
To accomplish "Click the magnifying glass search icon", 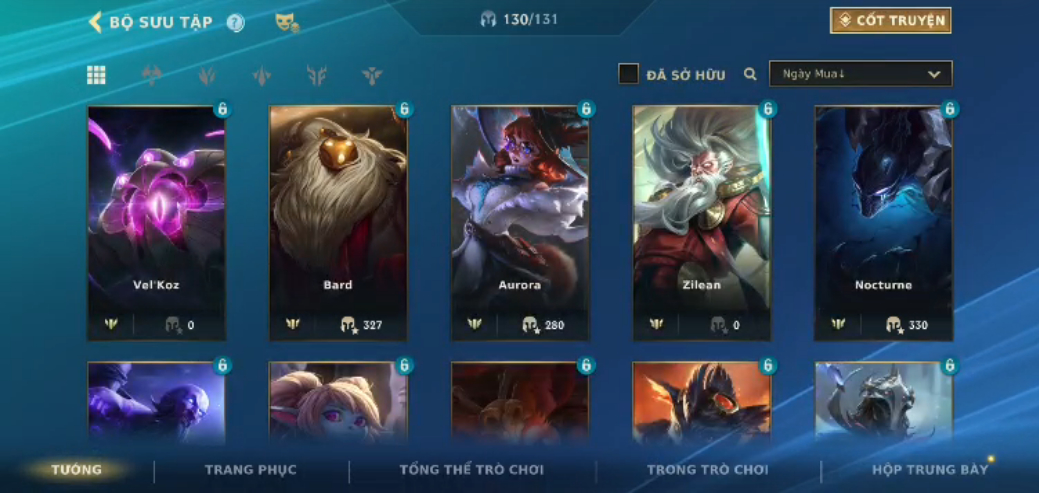I will click(x=750, y=74).
